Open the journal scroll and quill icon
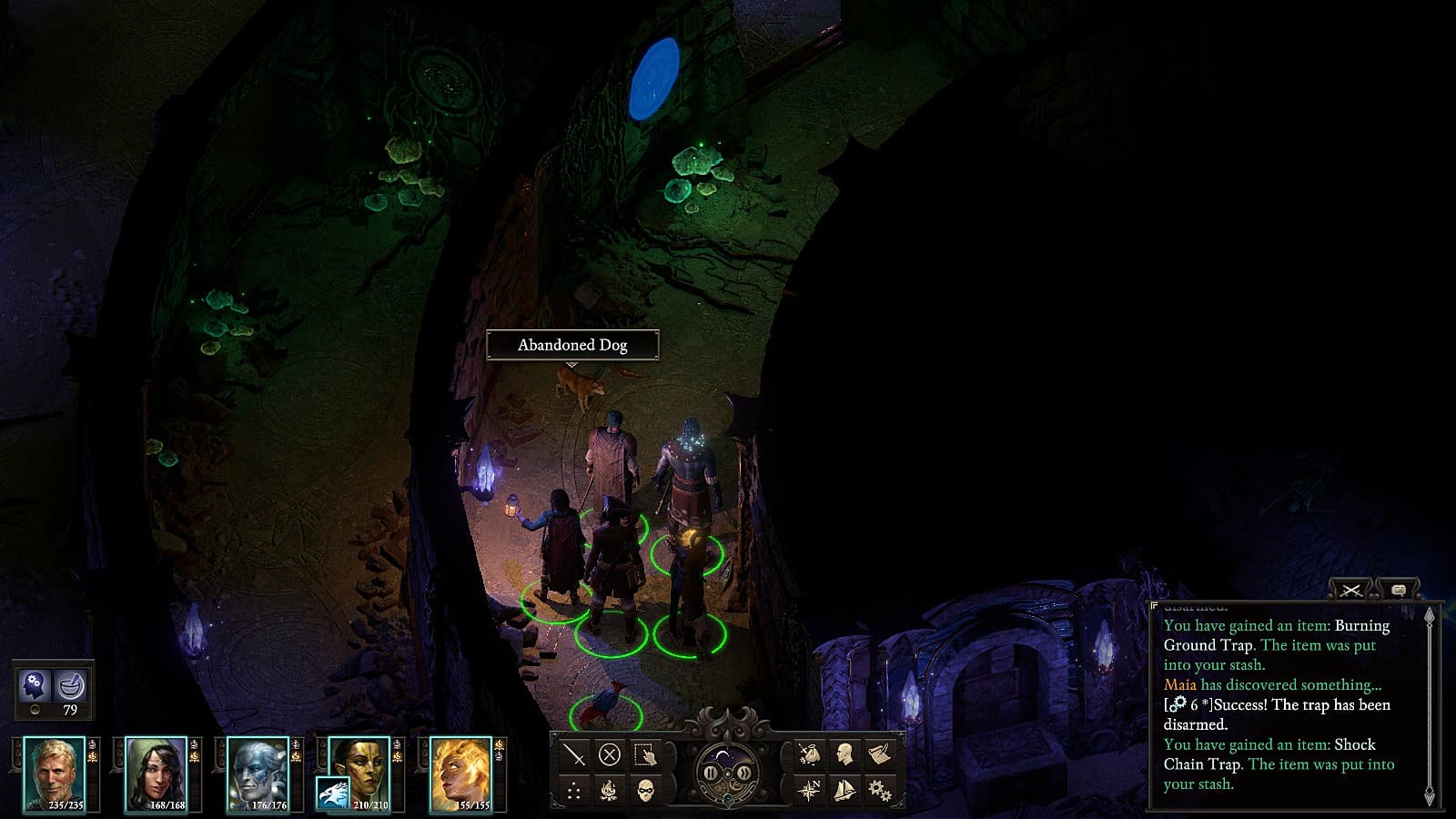The height and width of the screenshot is (819, 1456). (879, 754)
